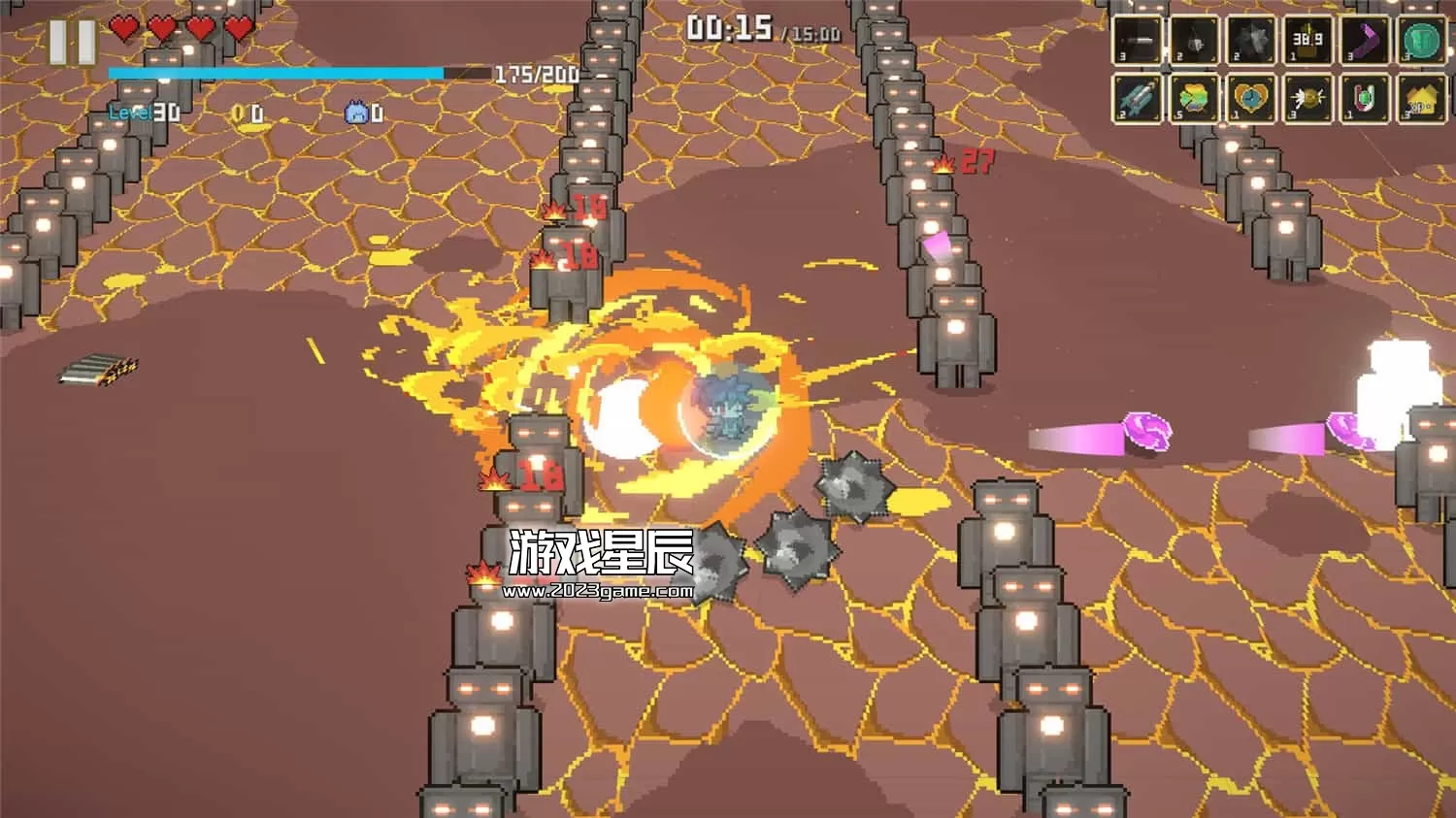Click the winged gold coin icon
The height and width of the screenshot is (818, 1456).
pos(1307,98)
